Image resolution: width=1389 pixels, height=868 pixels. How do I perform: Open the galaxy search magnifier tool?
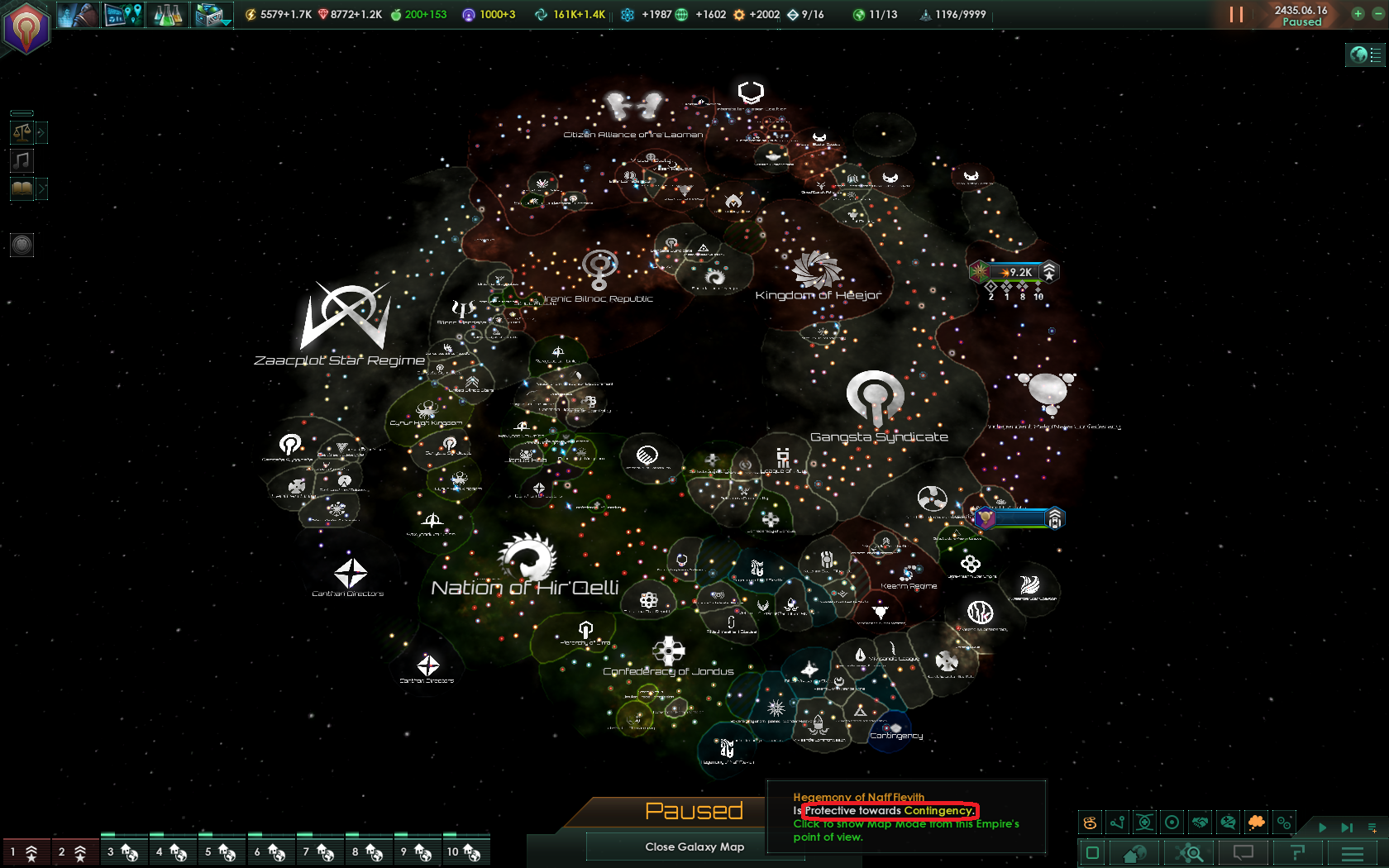coord(1190,852)
